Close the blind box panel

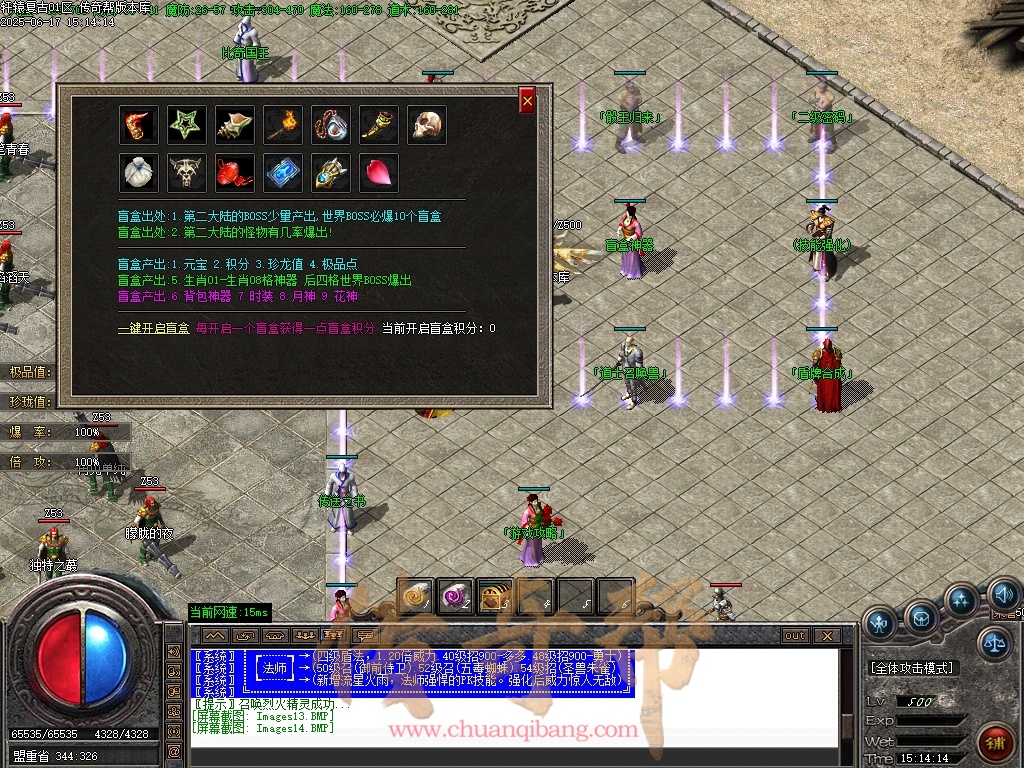point(527,101)
